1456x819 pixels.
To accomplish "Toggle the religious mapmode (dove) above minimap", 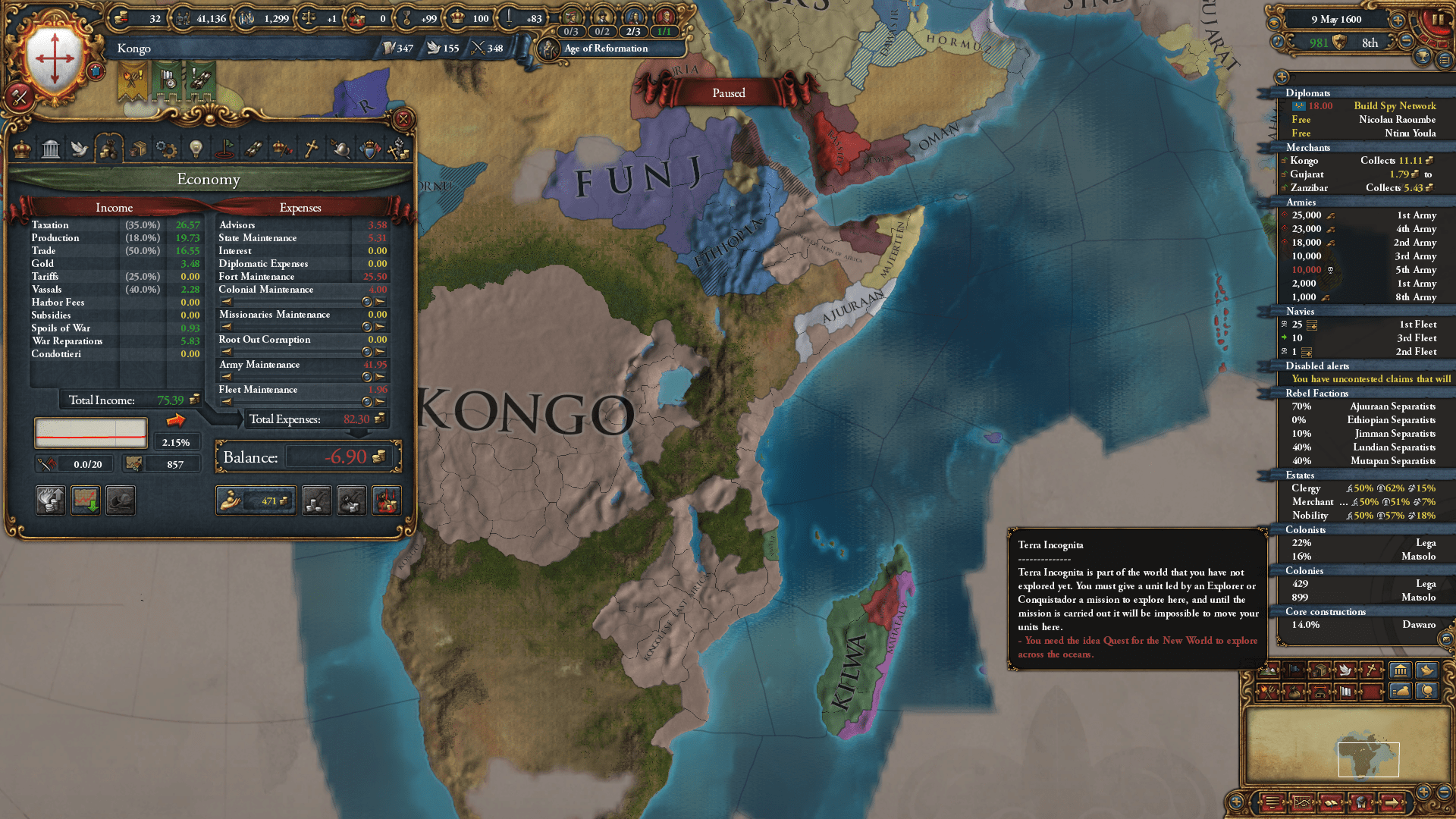I will pos(1346,670).
